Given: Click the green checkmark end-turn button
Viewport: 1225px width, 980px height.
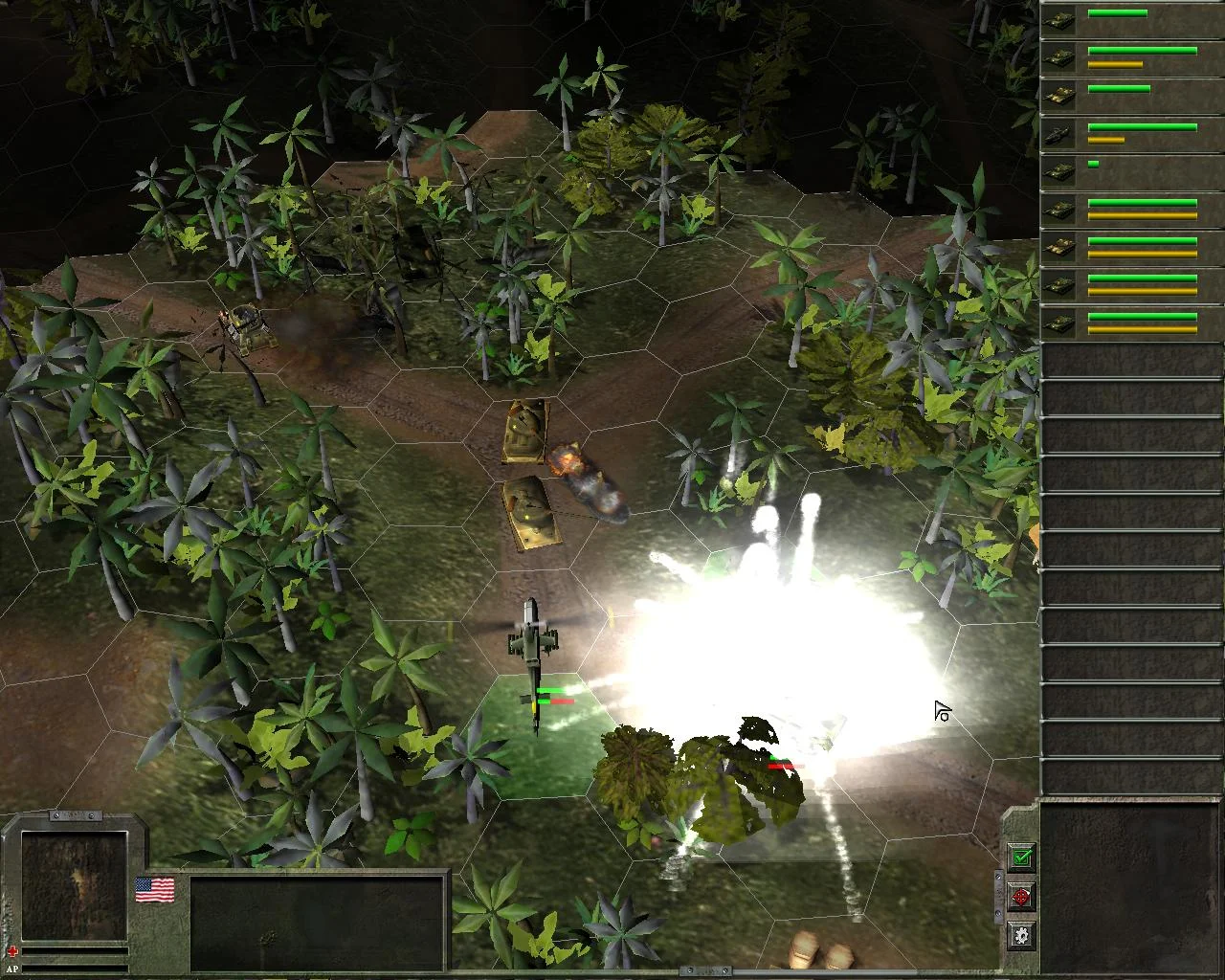Looking at the screenshot, I should point(1022,857).
